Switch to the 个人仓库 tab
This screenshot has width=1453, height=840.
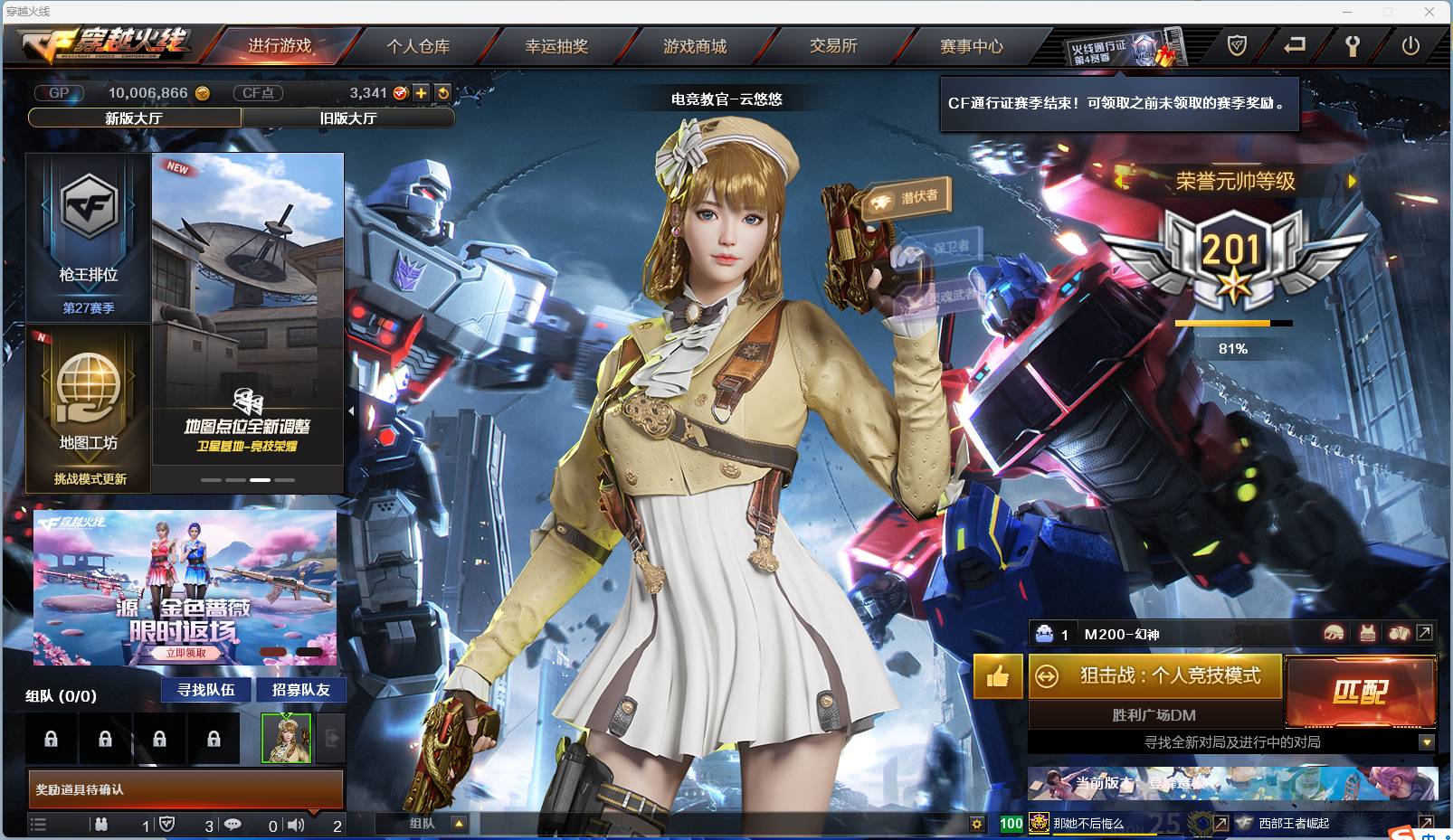pyautogui.click(x=417, y=47)
